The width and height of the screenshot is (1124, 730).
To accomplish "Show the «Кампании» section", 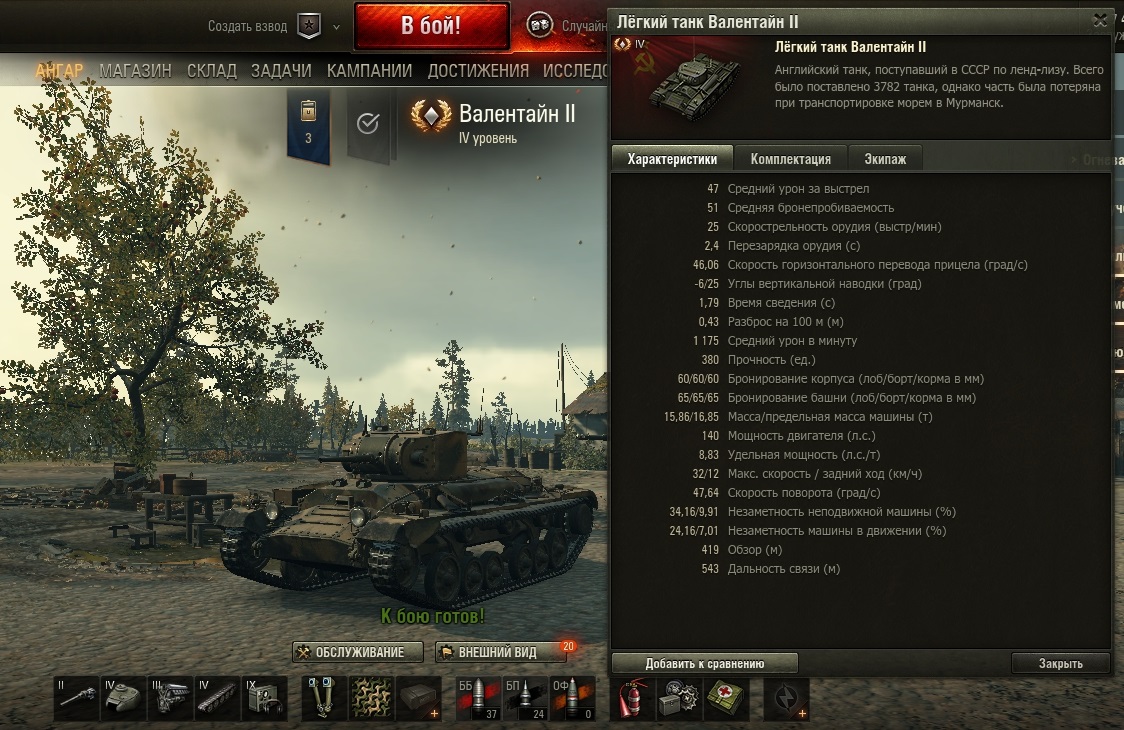I will [369, 71].
